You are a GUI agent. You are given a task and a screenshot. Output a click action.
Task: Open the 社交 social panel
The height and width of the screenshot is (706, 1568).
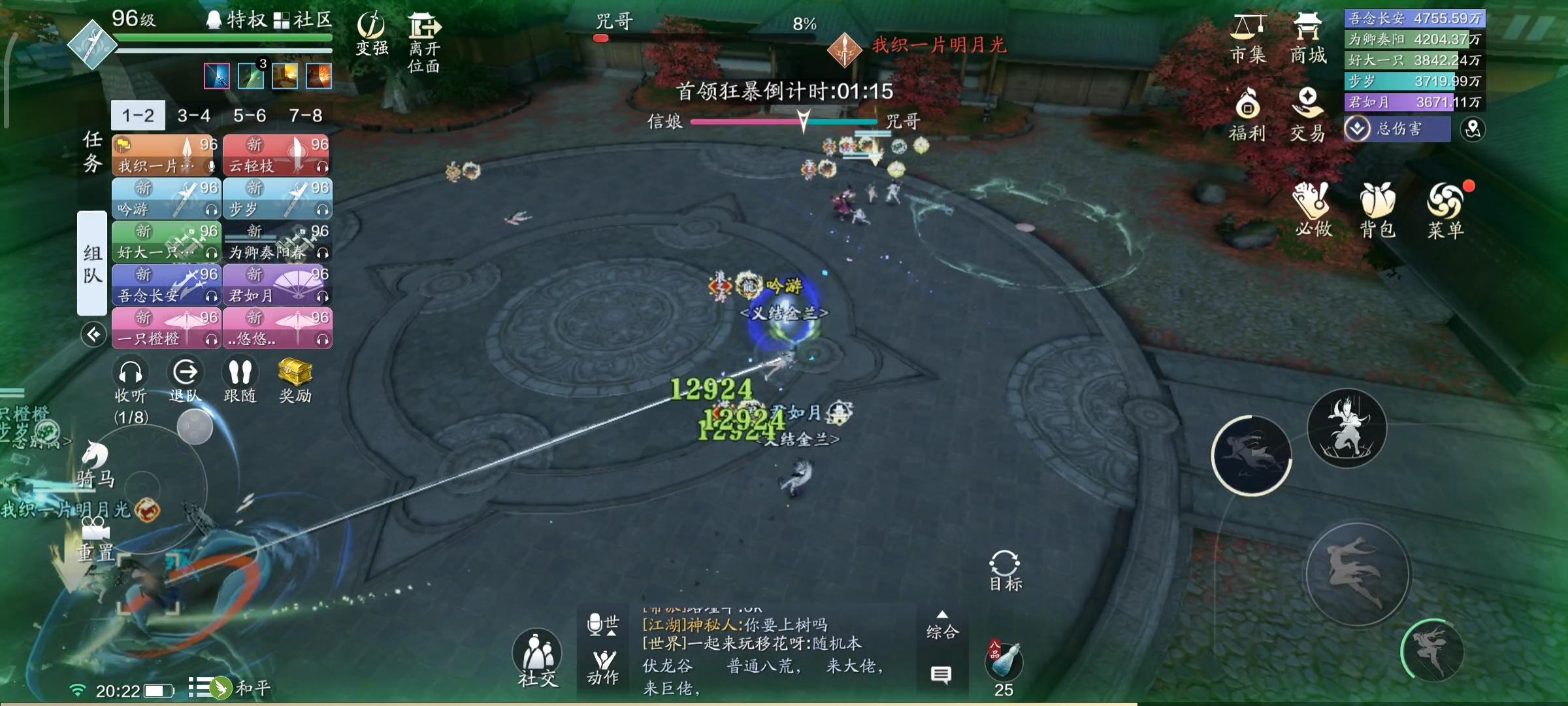pyautogui.click(x=537, y=655)
